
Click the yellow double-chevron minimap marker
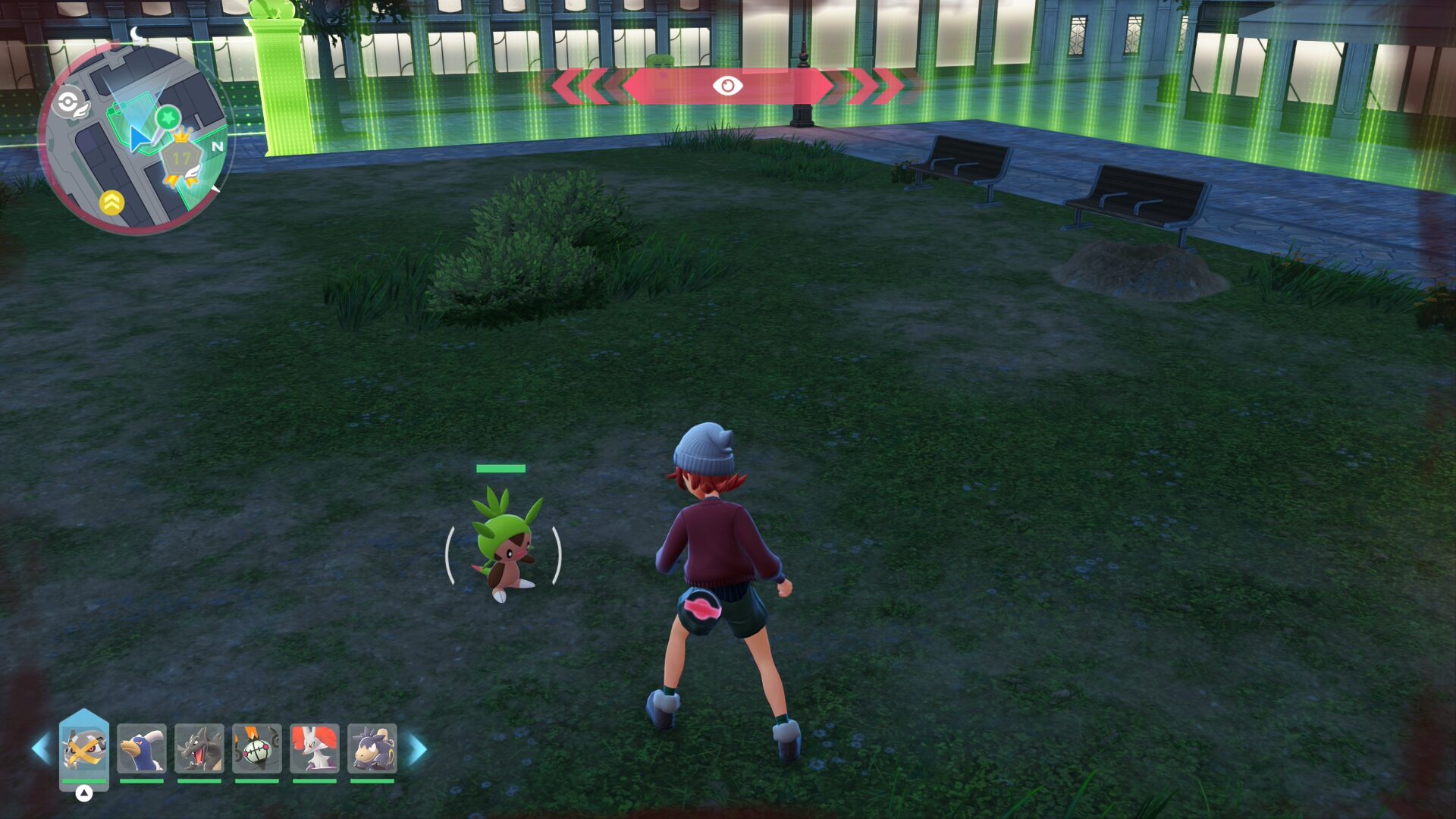pyautogui.click(x=111, y=202)
